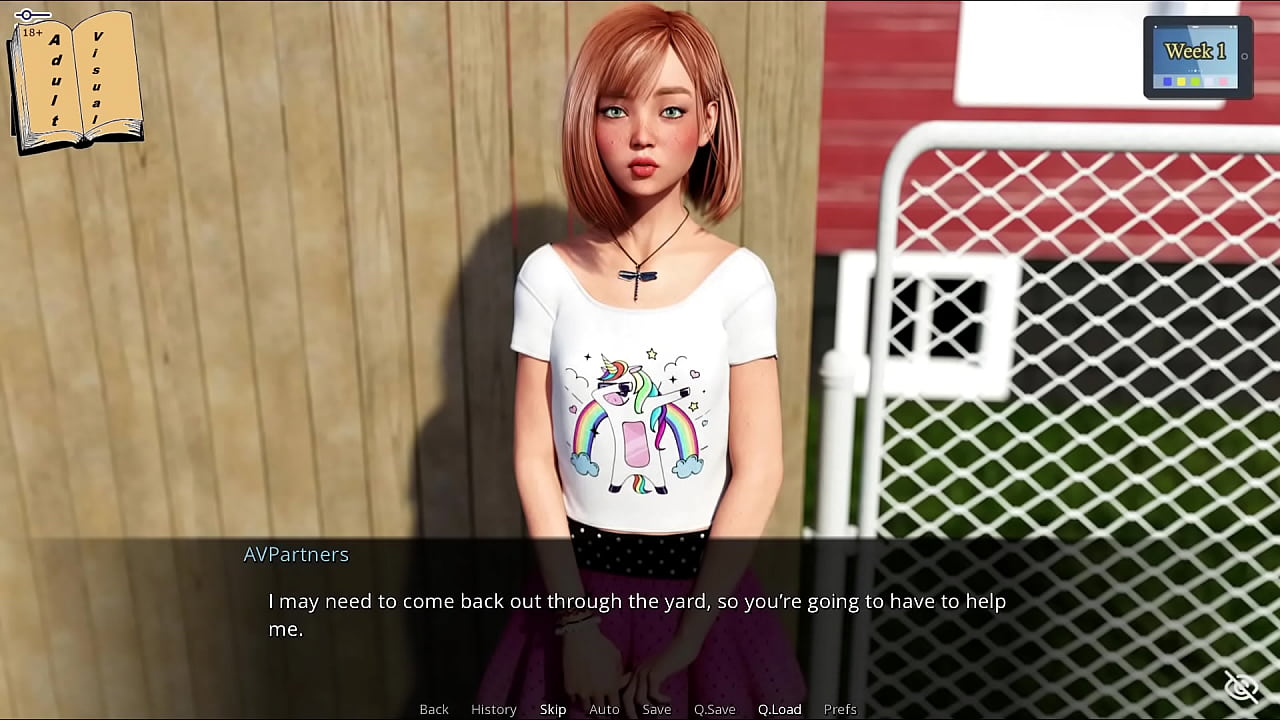The width and height of the screenshot is (1280, 720).
Task: Open the Prefs settings screen
Action: pyautogui.click(x=840, y=709)
